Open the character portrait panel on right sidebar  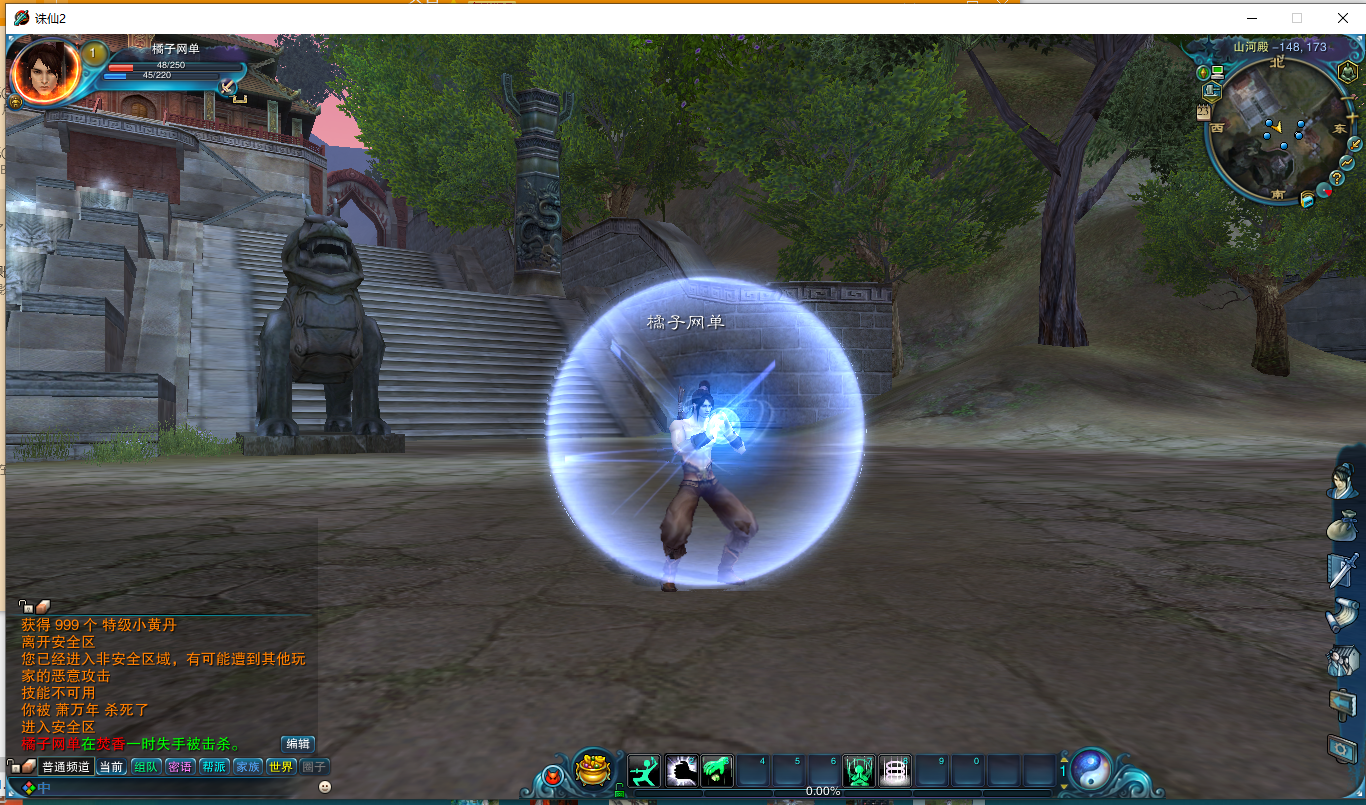point(1340,484)
